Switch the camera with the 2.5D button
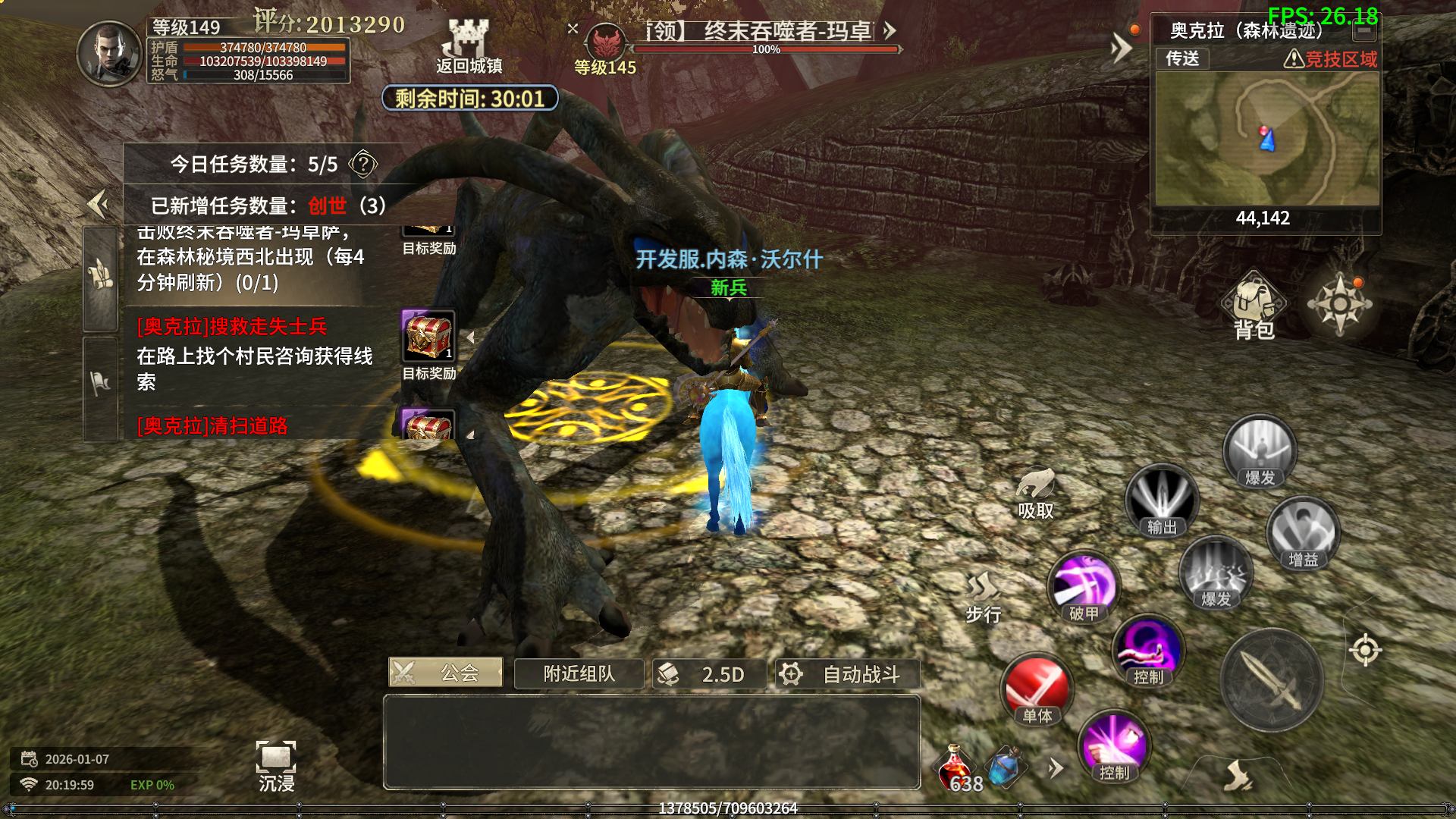This screenshot has width=1456, height=819. pos(709,674)
